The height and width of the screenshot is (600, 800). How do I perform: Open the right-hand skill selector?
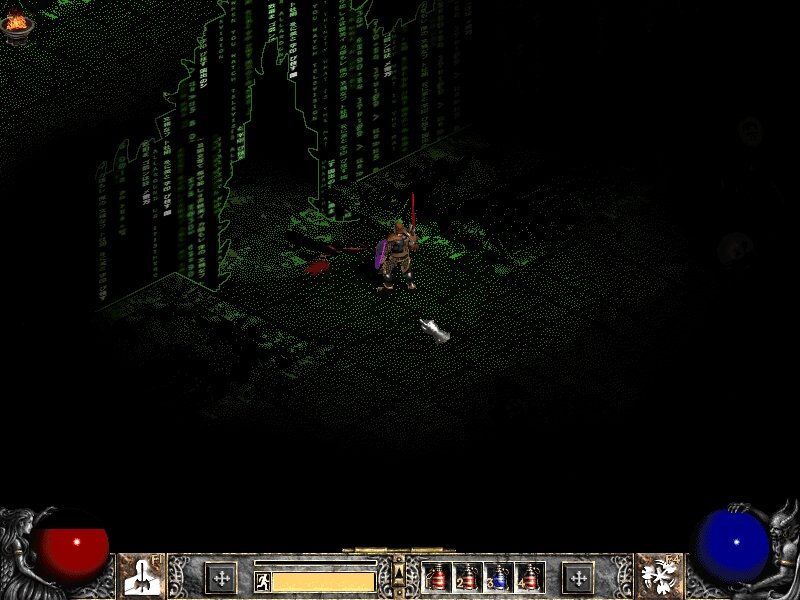(659, 576)
